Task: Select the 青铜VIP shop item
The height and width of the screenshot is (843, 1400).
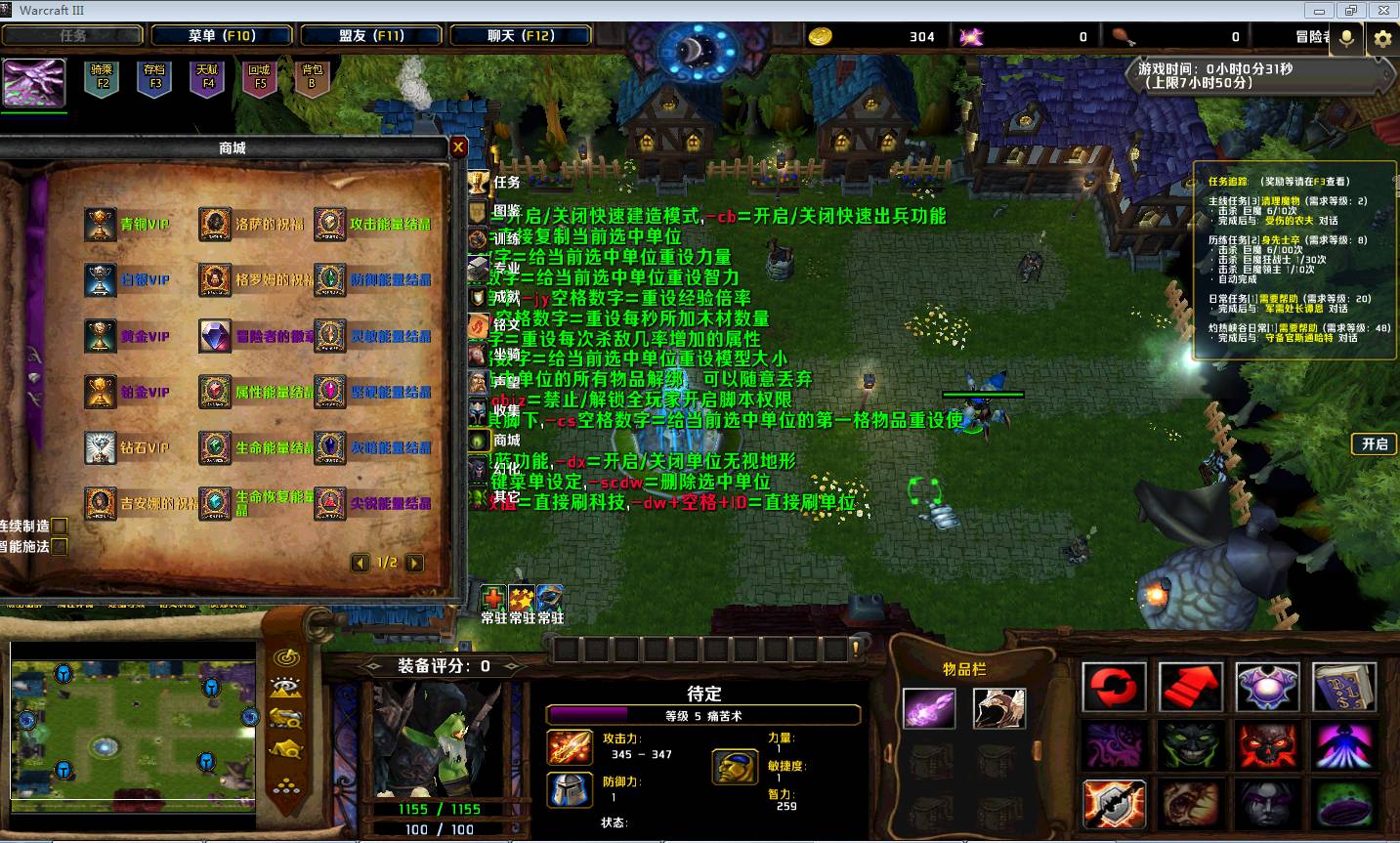Action: point(100,225)
